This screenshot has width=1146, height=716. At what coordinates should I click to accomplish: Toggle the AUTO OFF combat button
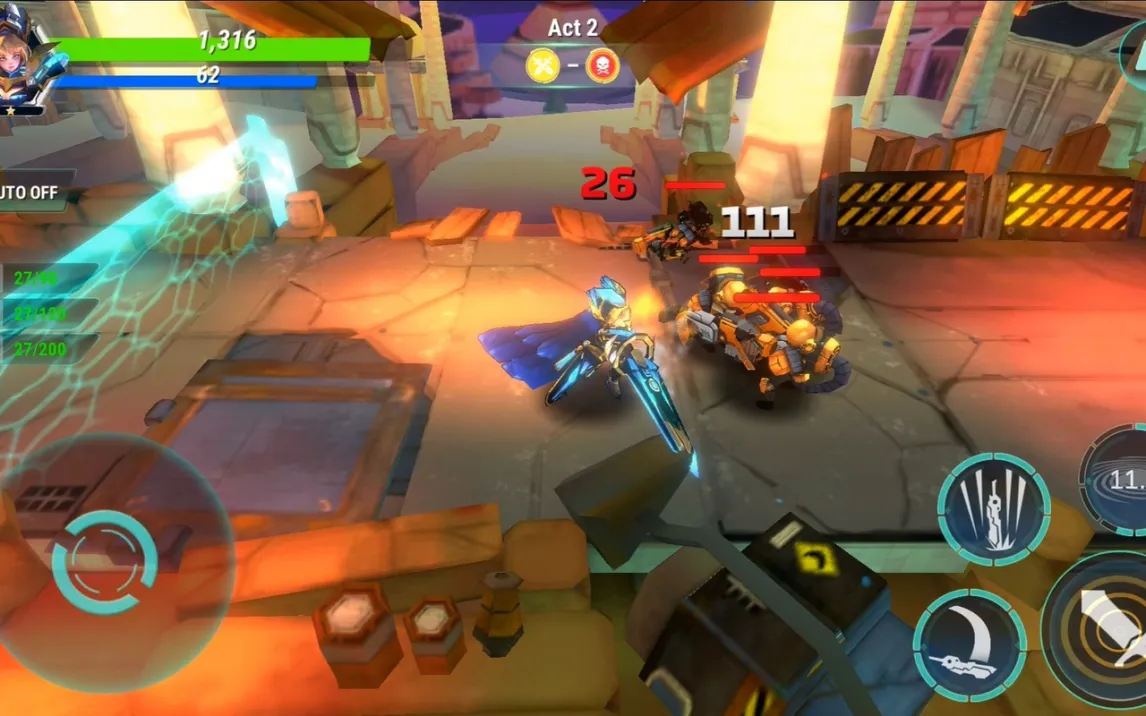point(30,192)
